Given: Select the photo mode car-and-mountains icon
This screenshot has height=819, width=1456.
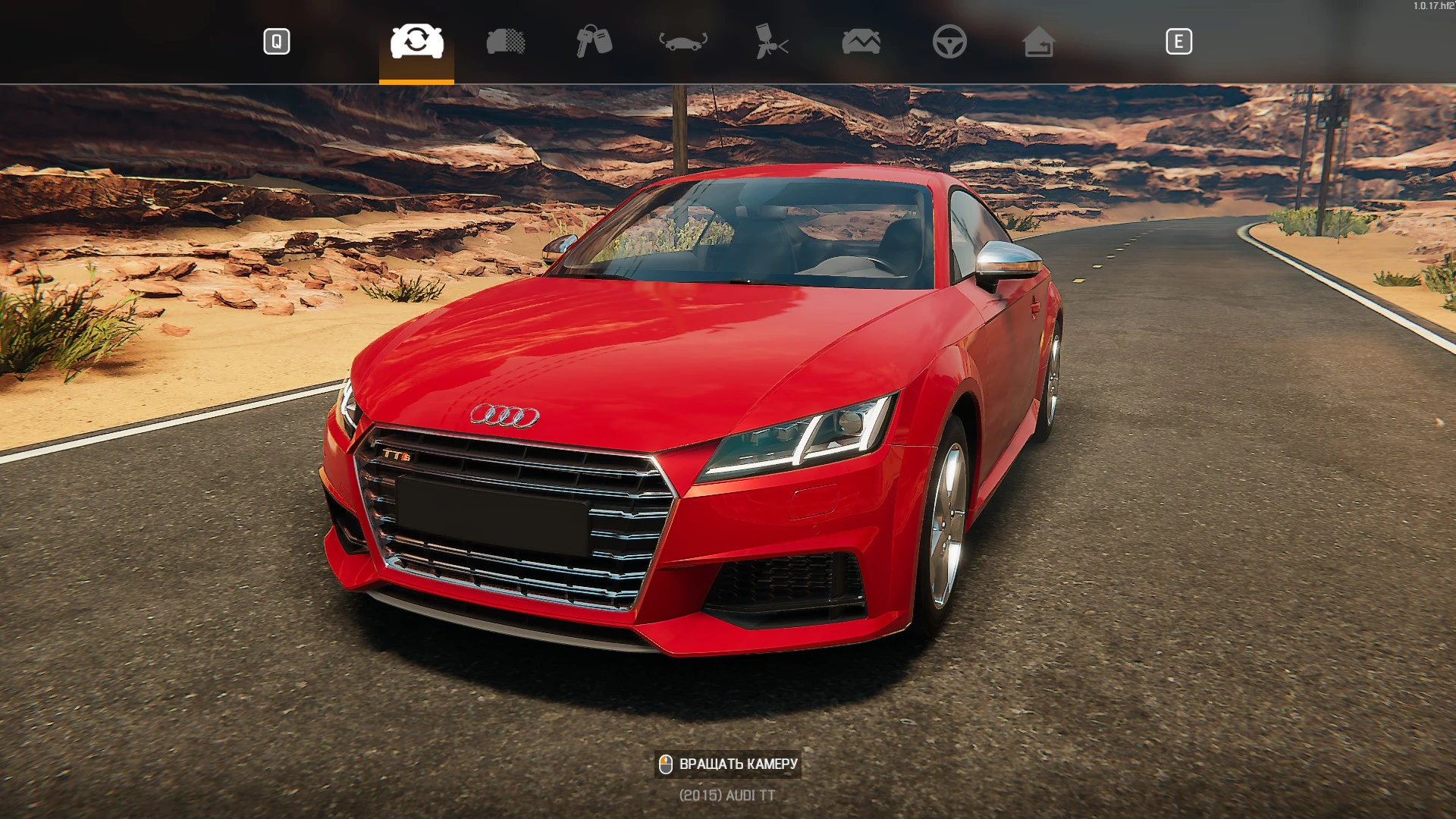Looking at the screenshot, I should tap(861, 42).
